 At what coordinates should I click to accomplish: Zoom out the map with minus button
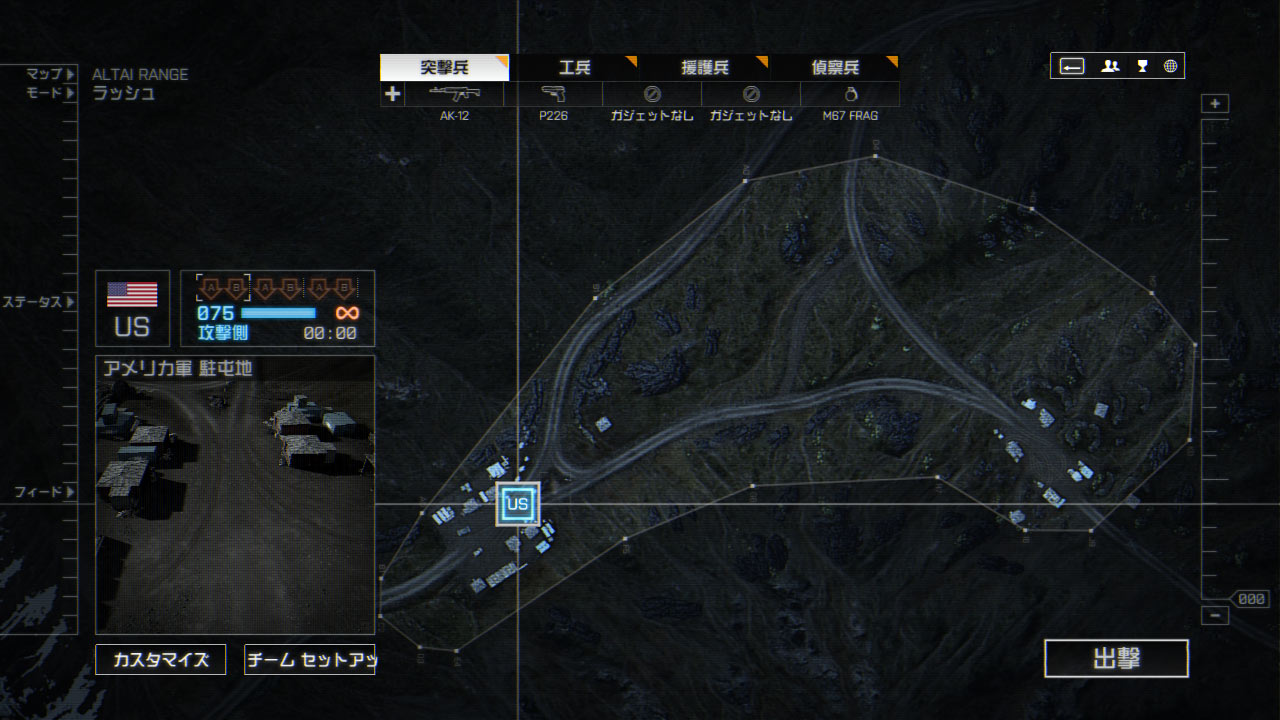[x=1215, y=616]
